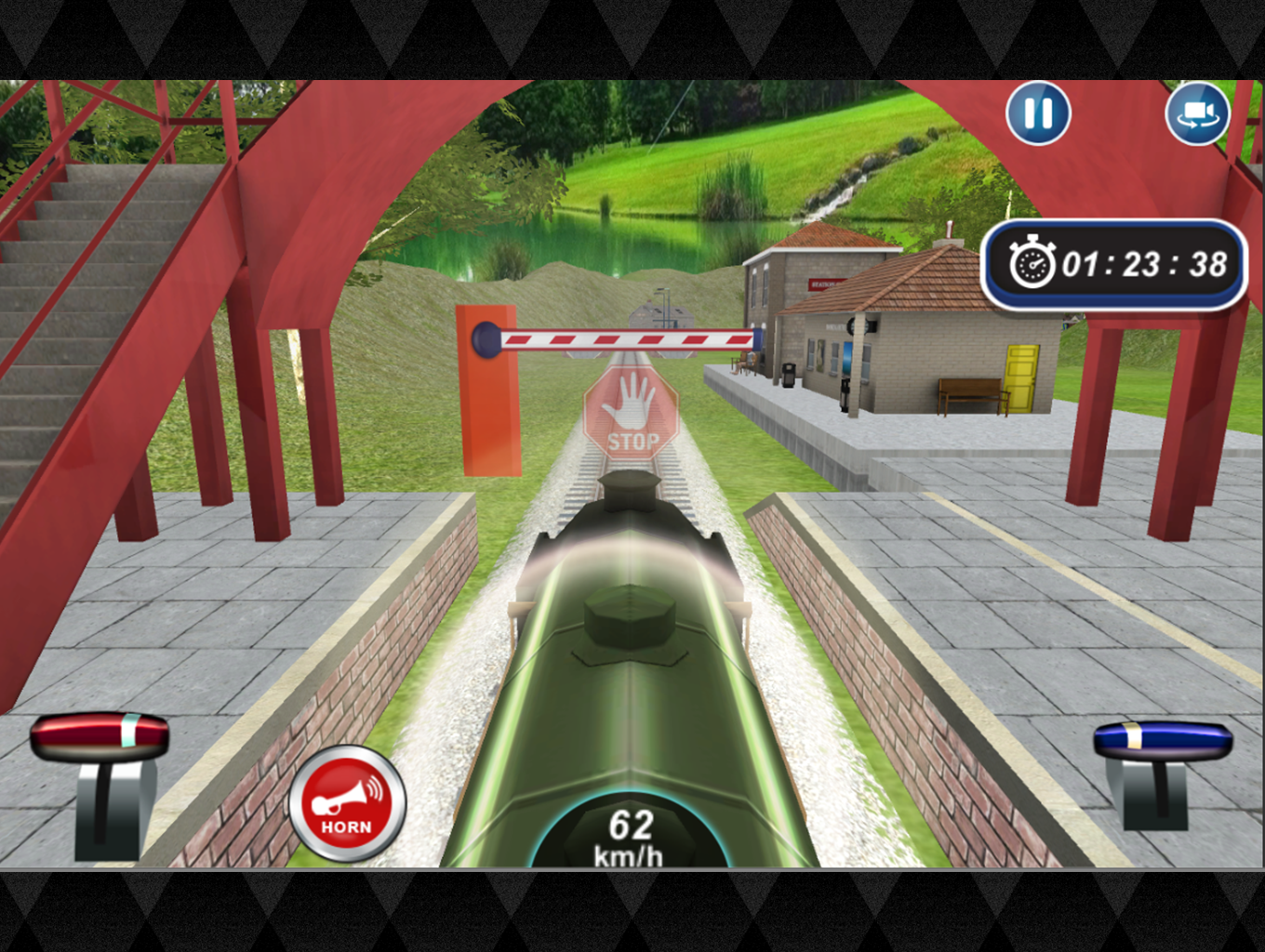
Task: Switch the camera view
Action: [x=1197, y=113]
